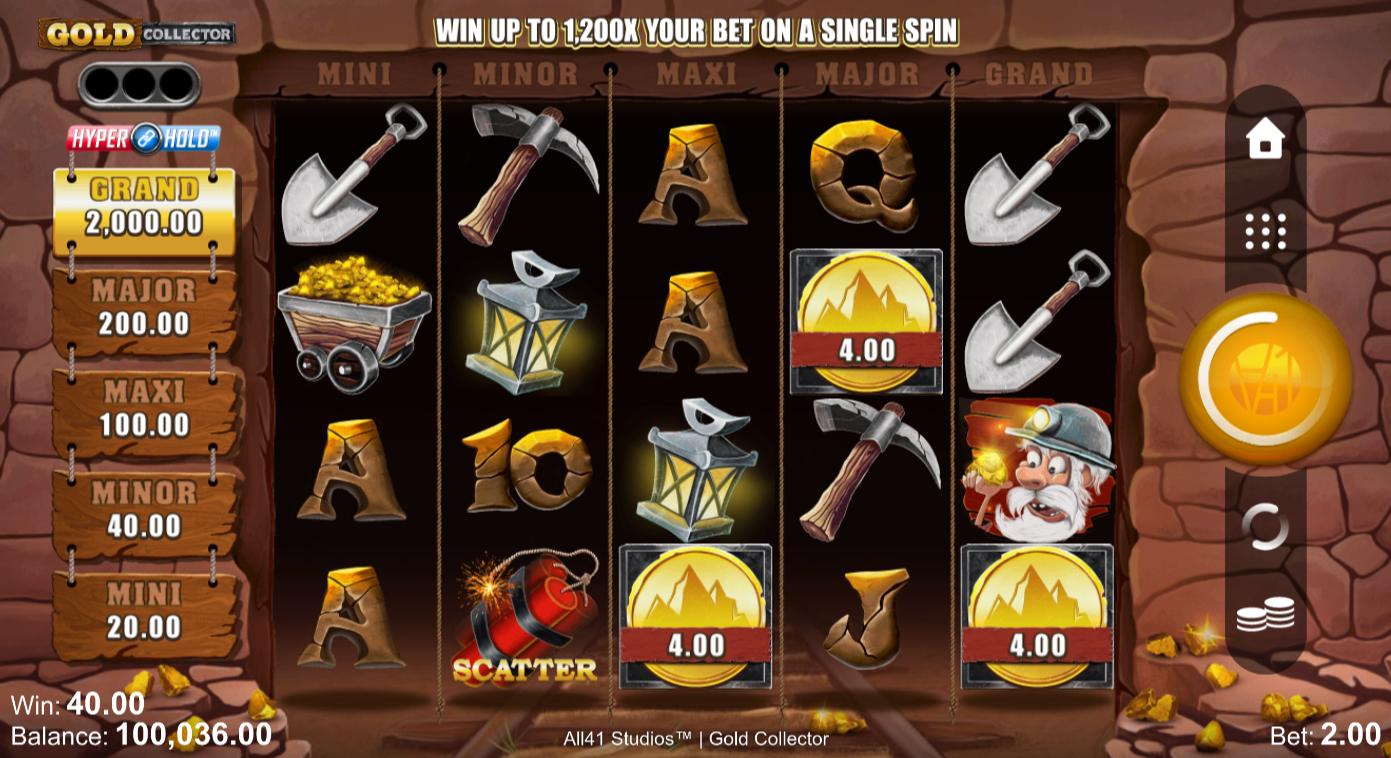Screen dimensions: 1391x758
Task: Activate autoplay circular arrow
Action: (1265, 526)
